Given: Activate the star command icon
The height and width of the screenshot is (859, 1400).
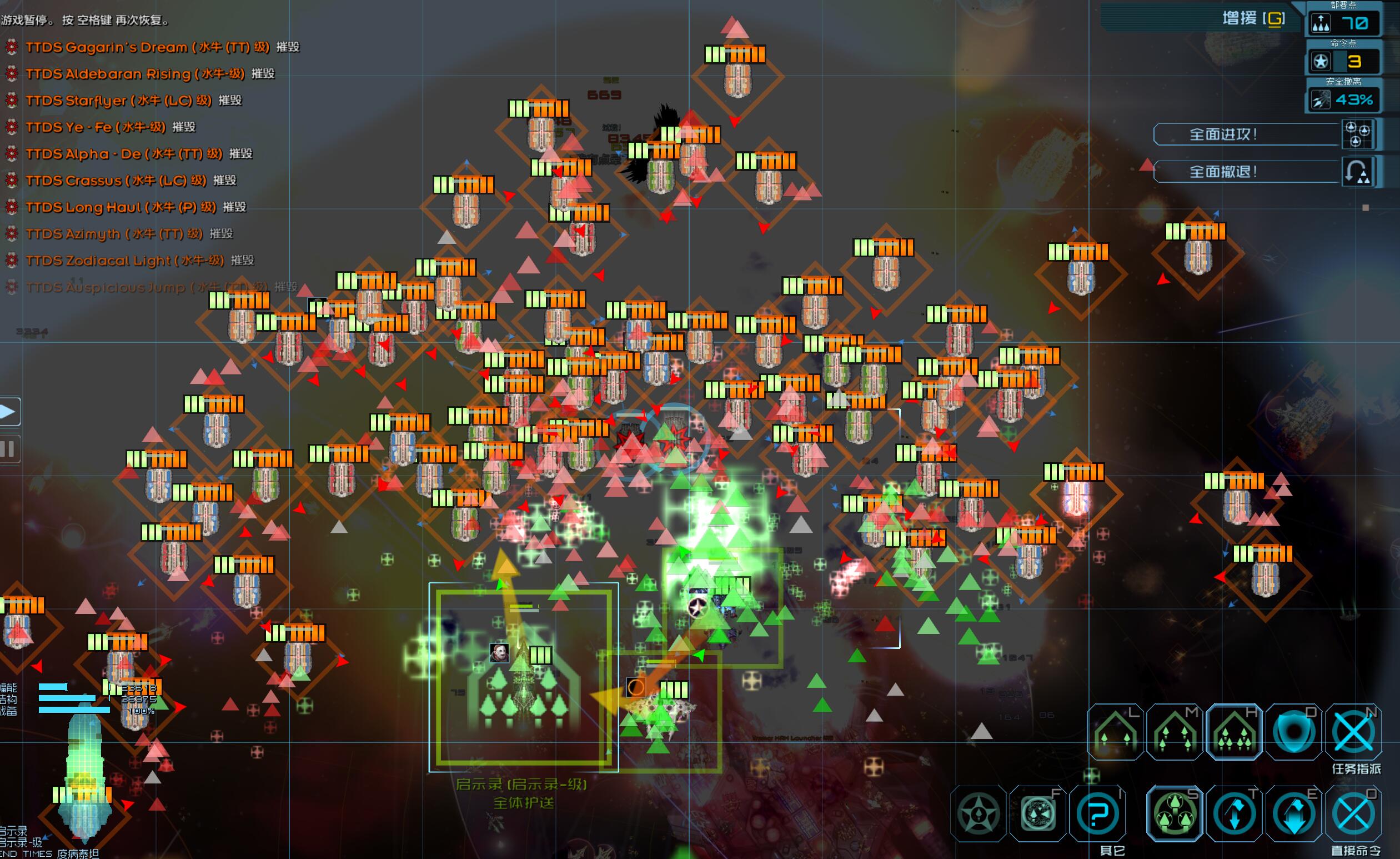Looking at the screenshot, I should pyautogui.click(x=979, y=813).
